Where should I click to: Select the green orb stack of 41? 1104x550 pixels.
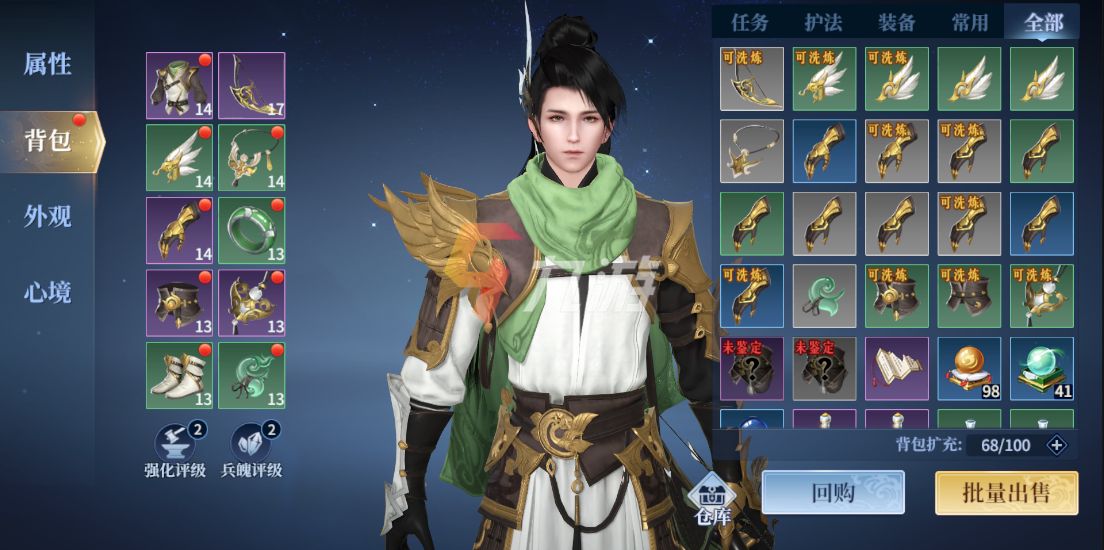click(x=1041, y=368)
